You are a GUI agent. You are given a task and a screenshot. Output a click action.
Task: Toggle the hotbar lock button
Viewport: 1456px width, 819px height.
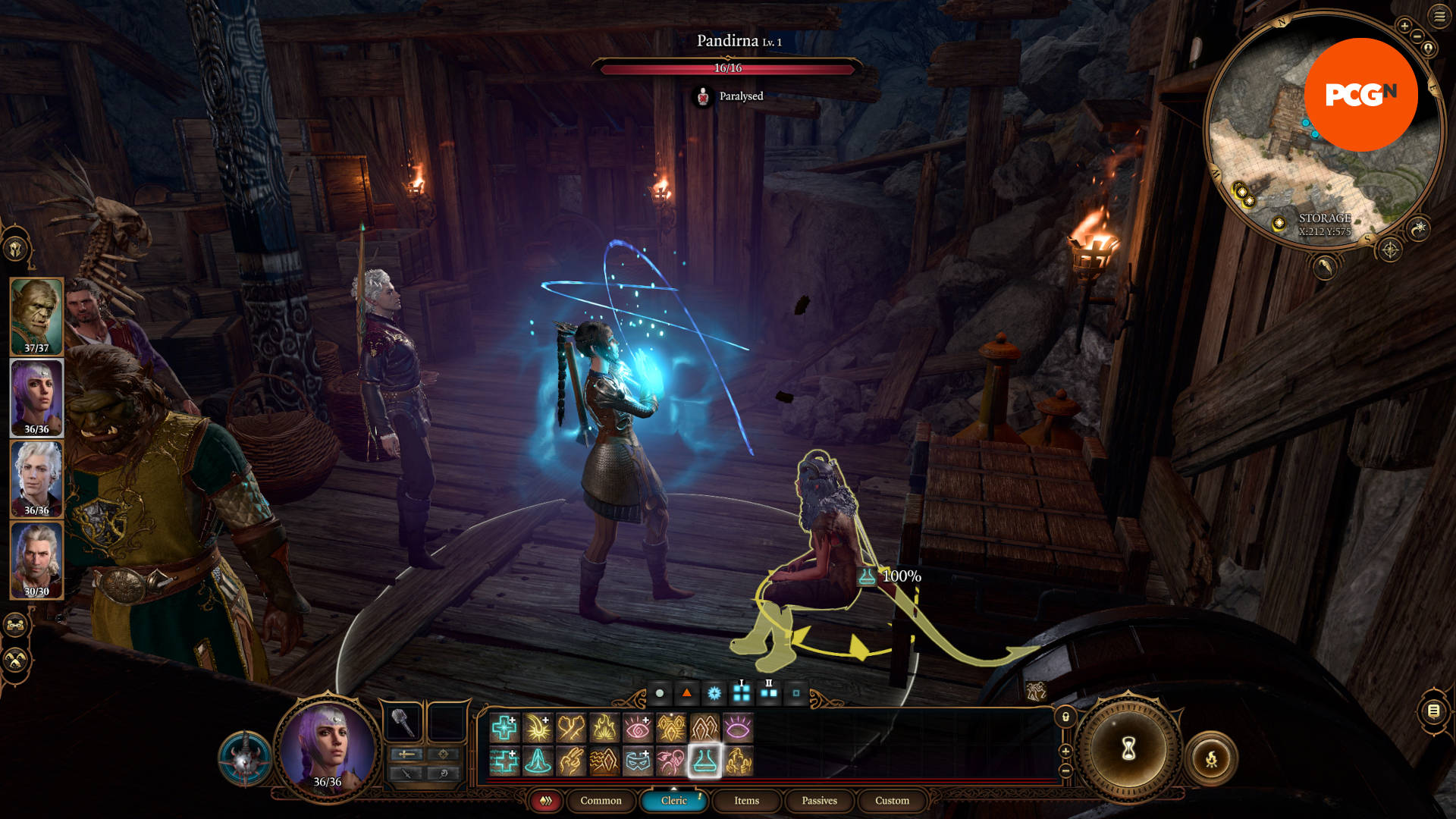(x=1065, y=717)
